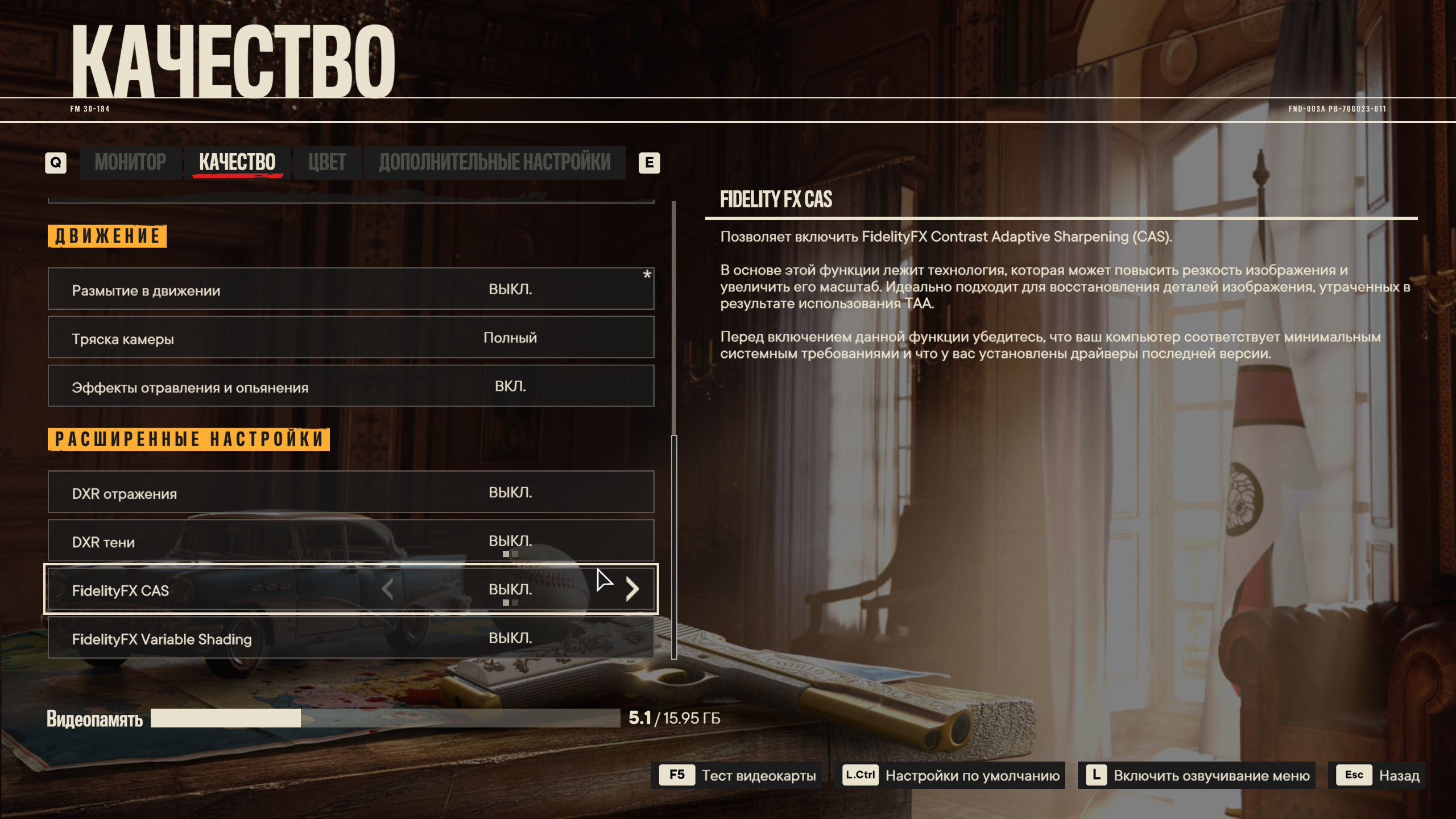Click the left arrow on FidelityFX CAS
Screen dimensions: 1456x819
coord(388,589)
